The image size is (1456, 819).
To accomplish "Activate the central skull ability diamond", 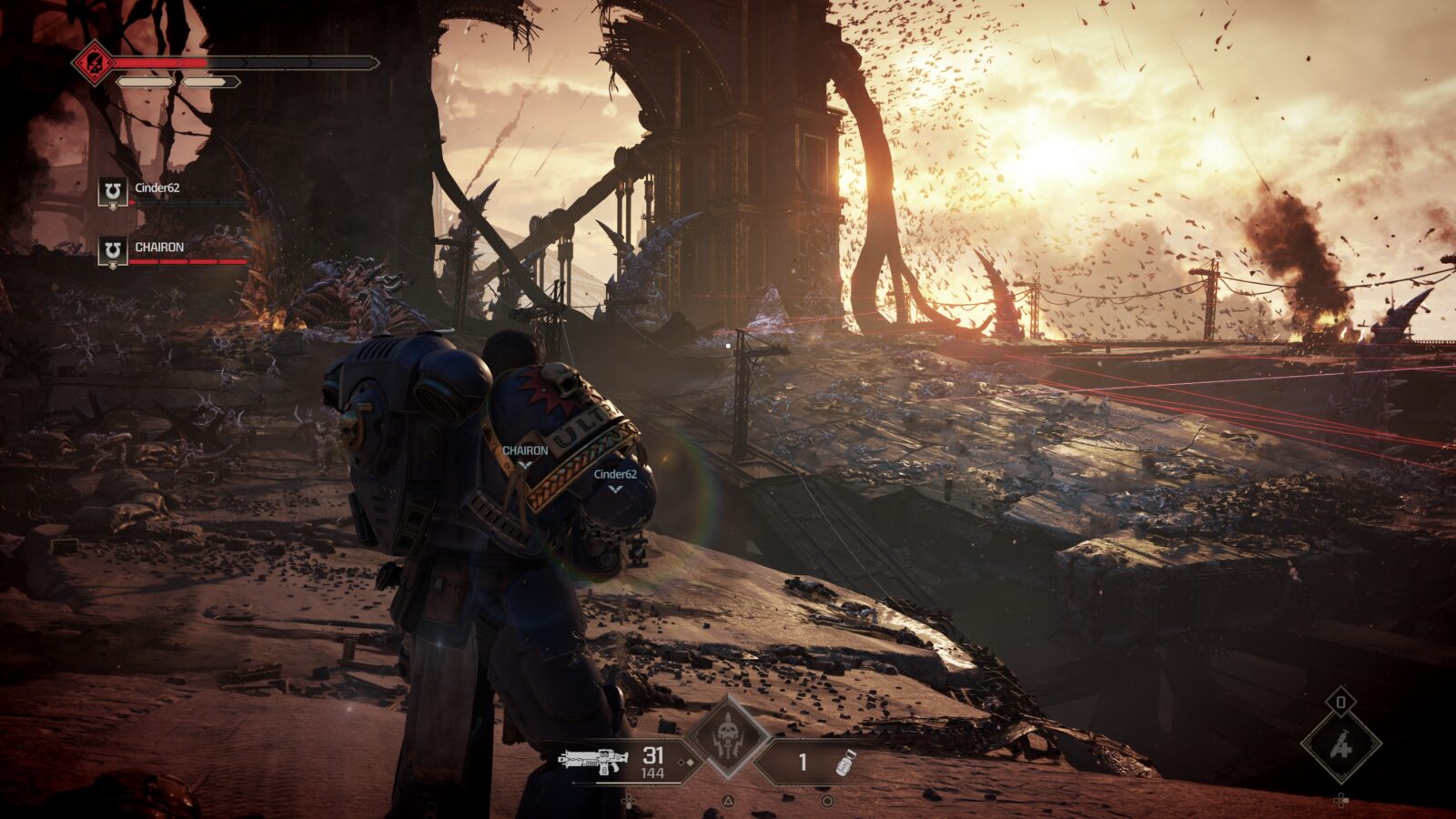I will [x=728, y=736].
